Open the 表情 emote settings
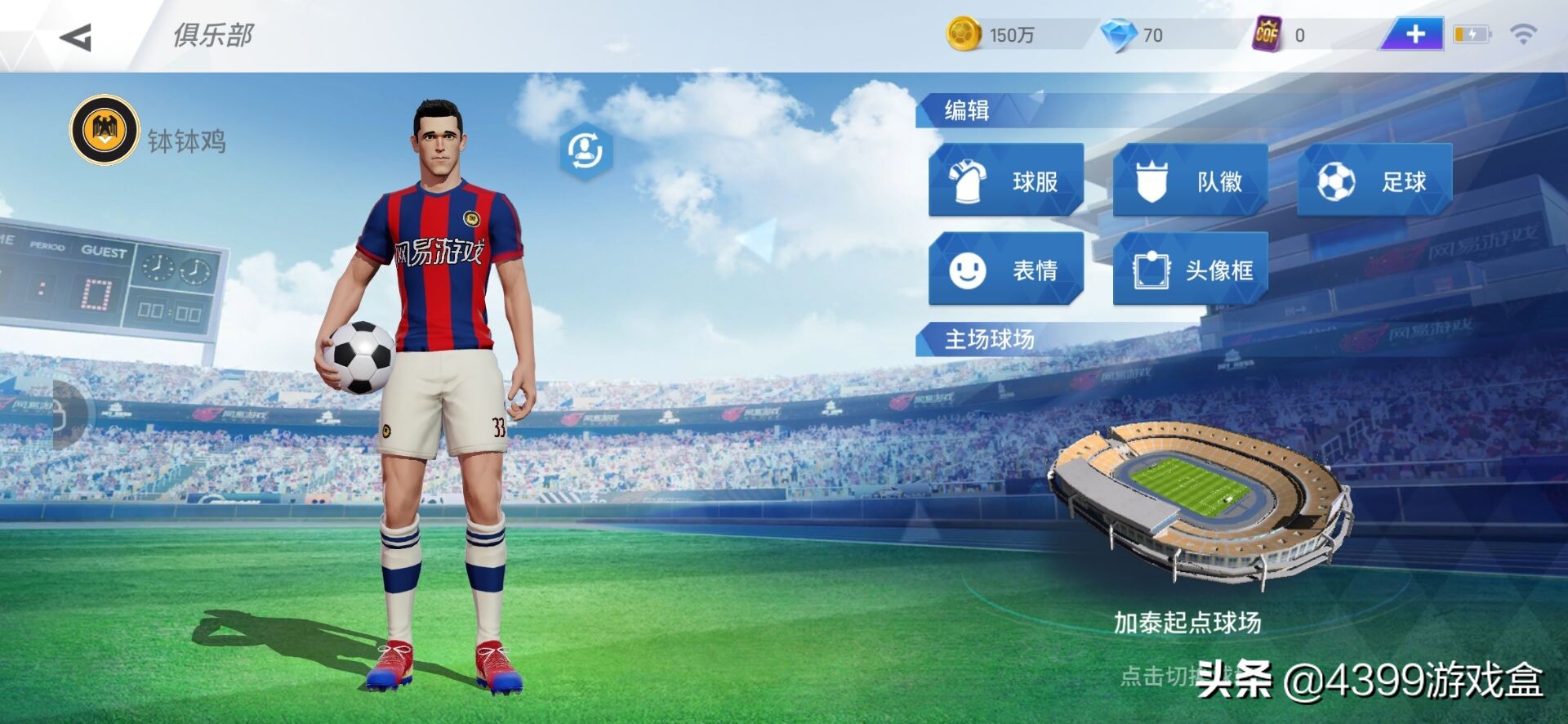This screenshot has height=724, width=1568. click(1006, 269)
